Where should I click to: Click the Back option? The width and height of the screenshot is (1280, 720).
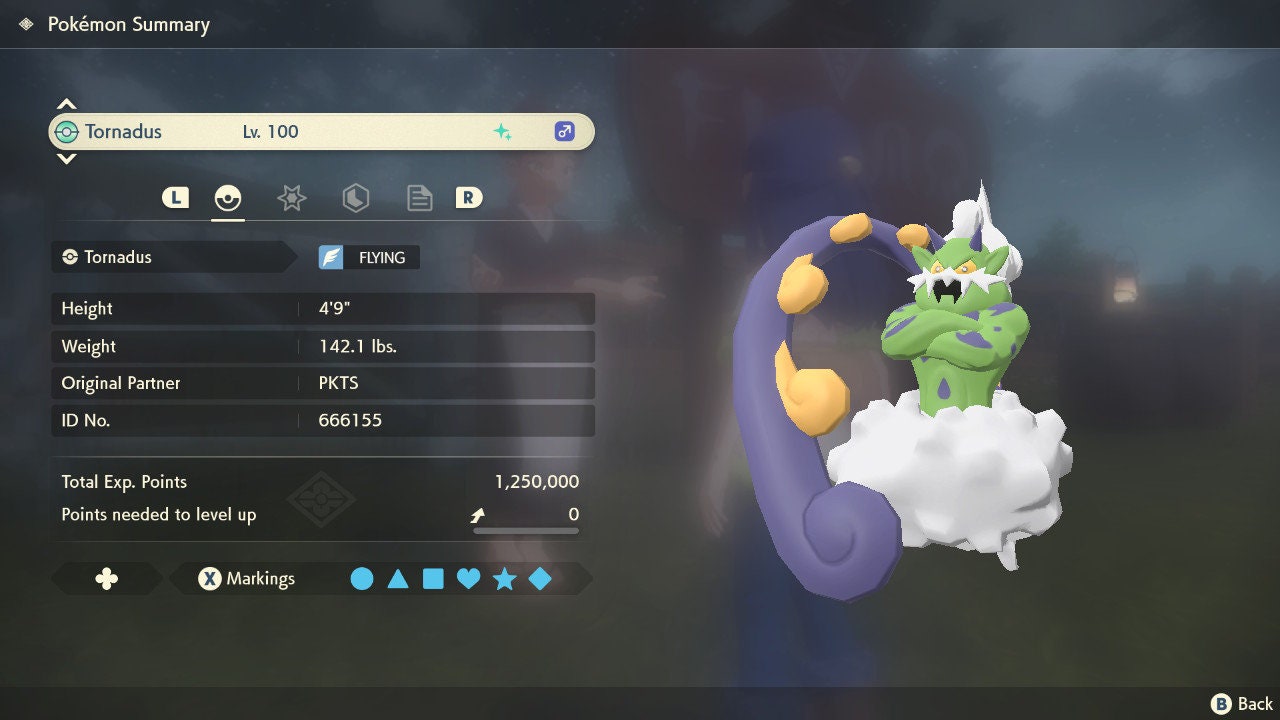[x=1243, y=704]
